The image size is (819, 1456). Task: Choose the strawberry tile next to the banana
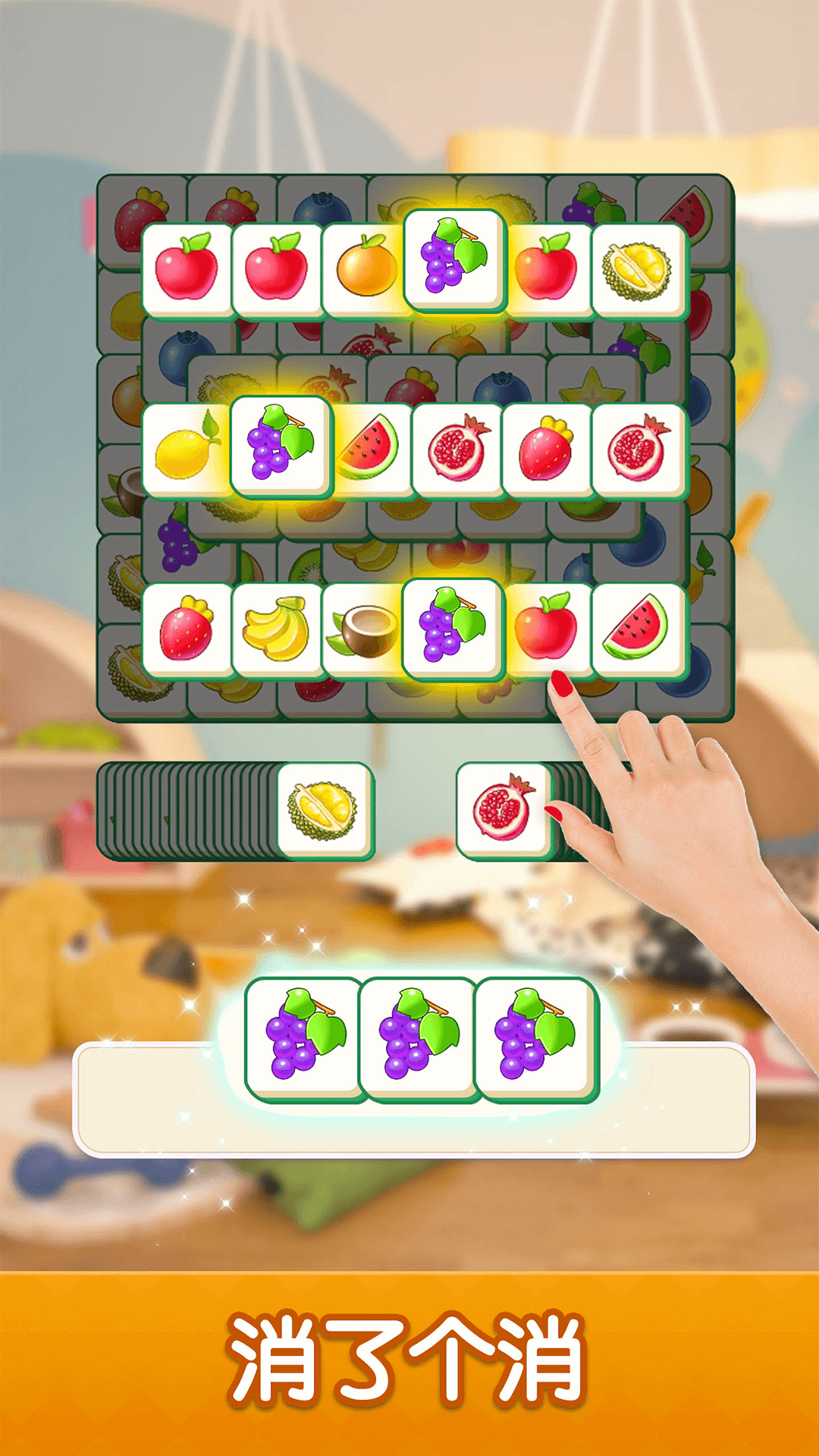(x=187, y=629)
